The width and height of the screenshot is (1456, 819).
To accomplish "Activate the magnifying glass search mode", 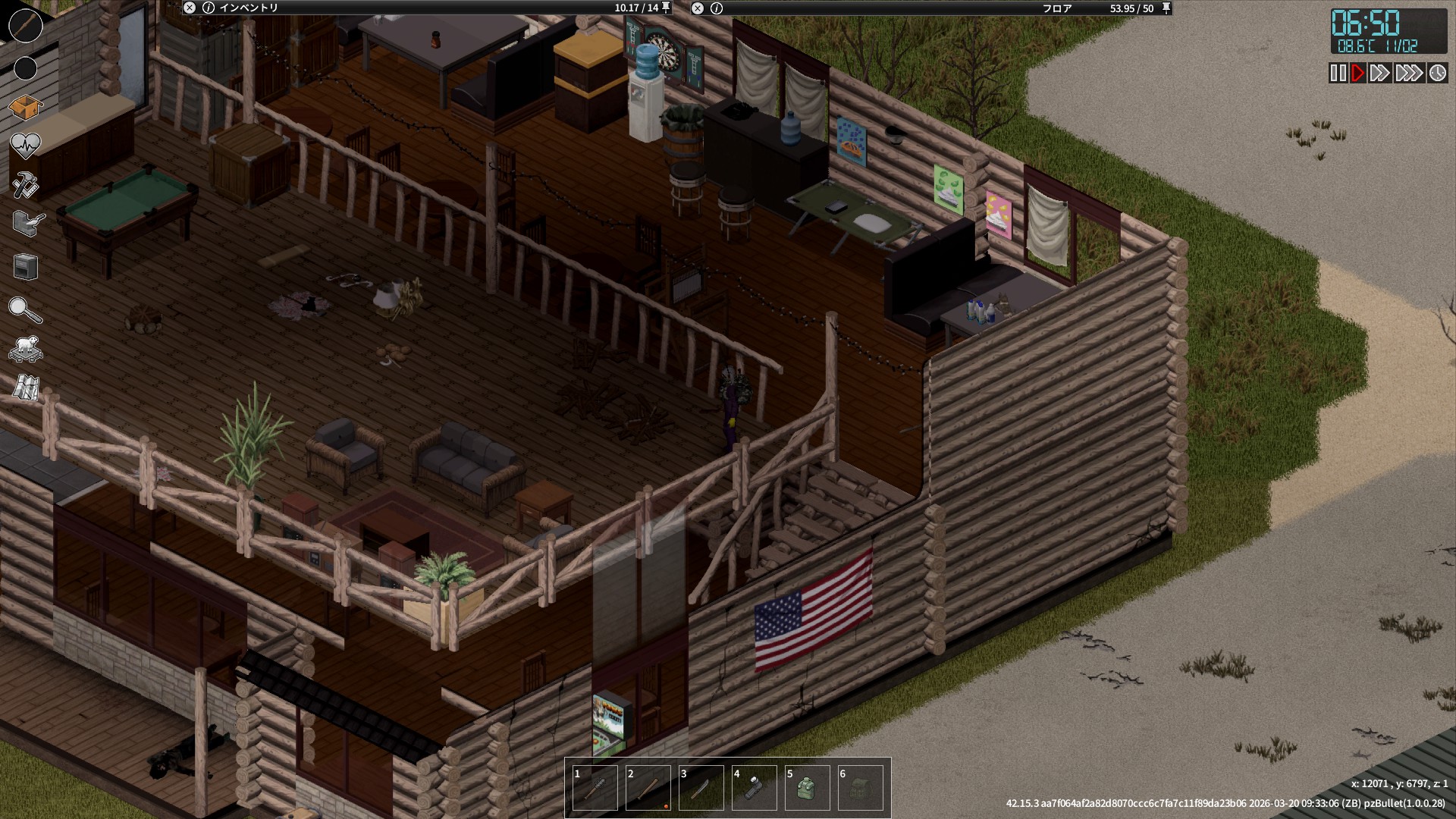I will 25,309.
